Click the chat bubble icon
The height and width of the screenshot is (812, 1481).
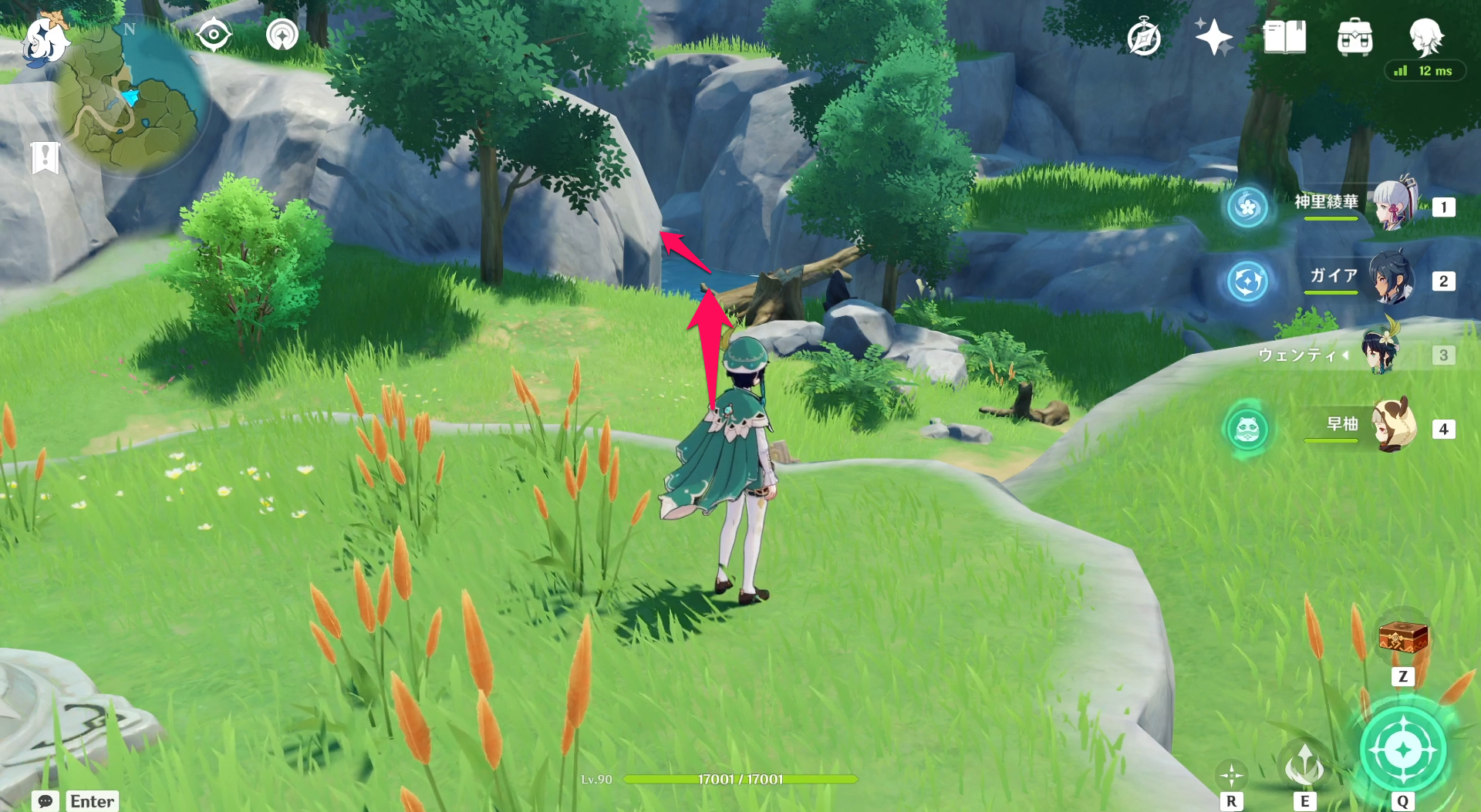pos(44,802)
